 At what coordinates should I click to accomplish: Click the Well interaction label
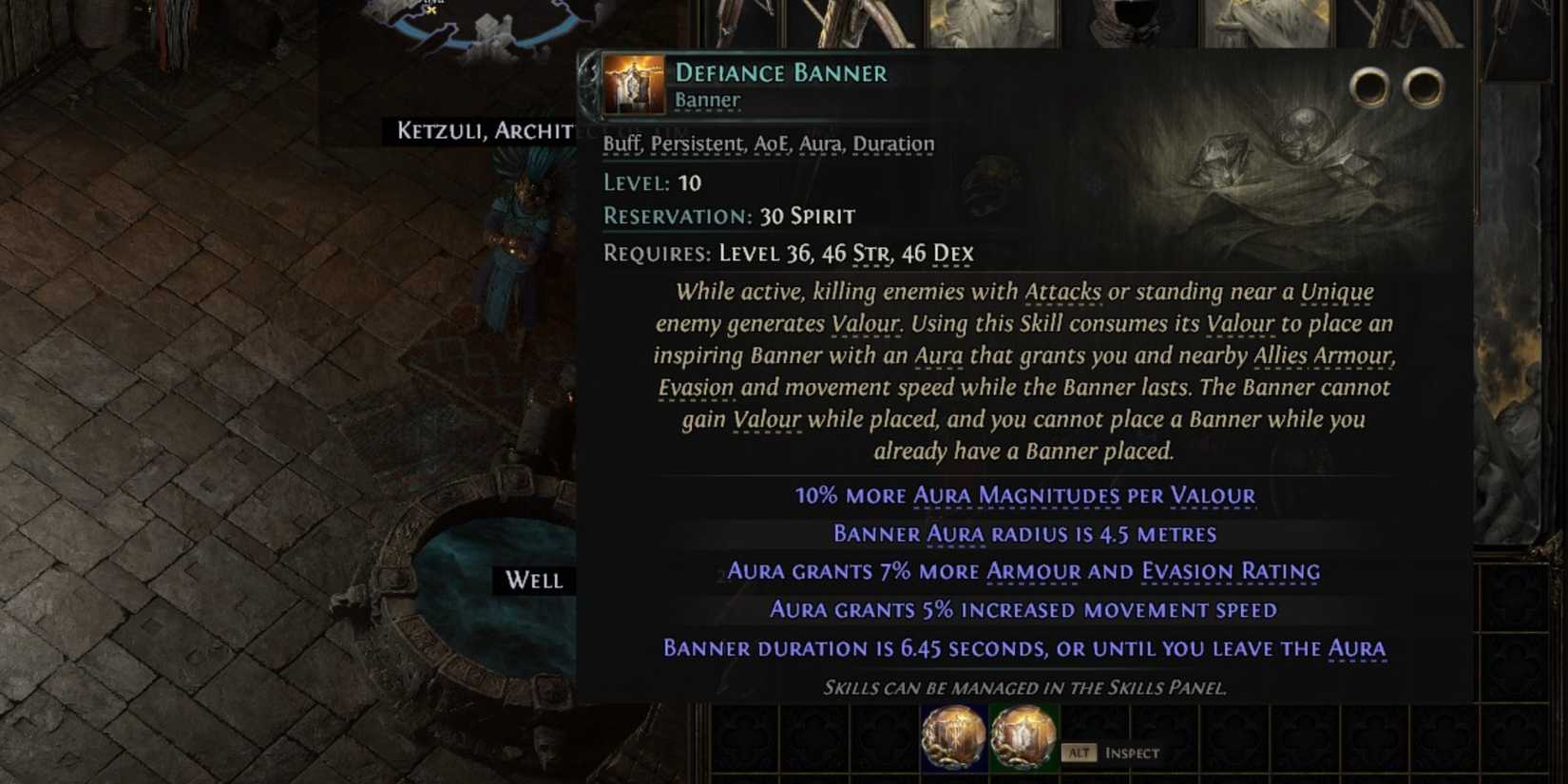[x=532, y=581]
